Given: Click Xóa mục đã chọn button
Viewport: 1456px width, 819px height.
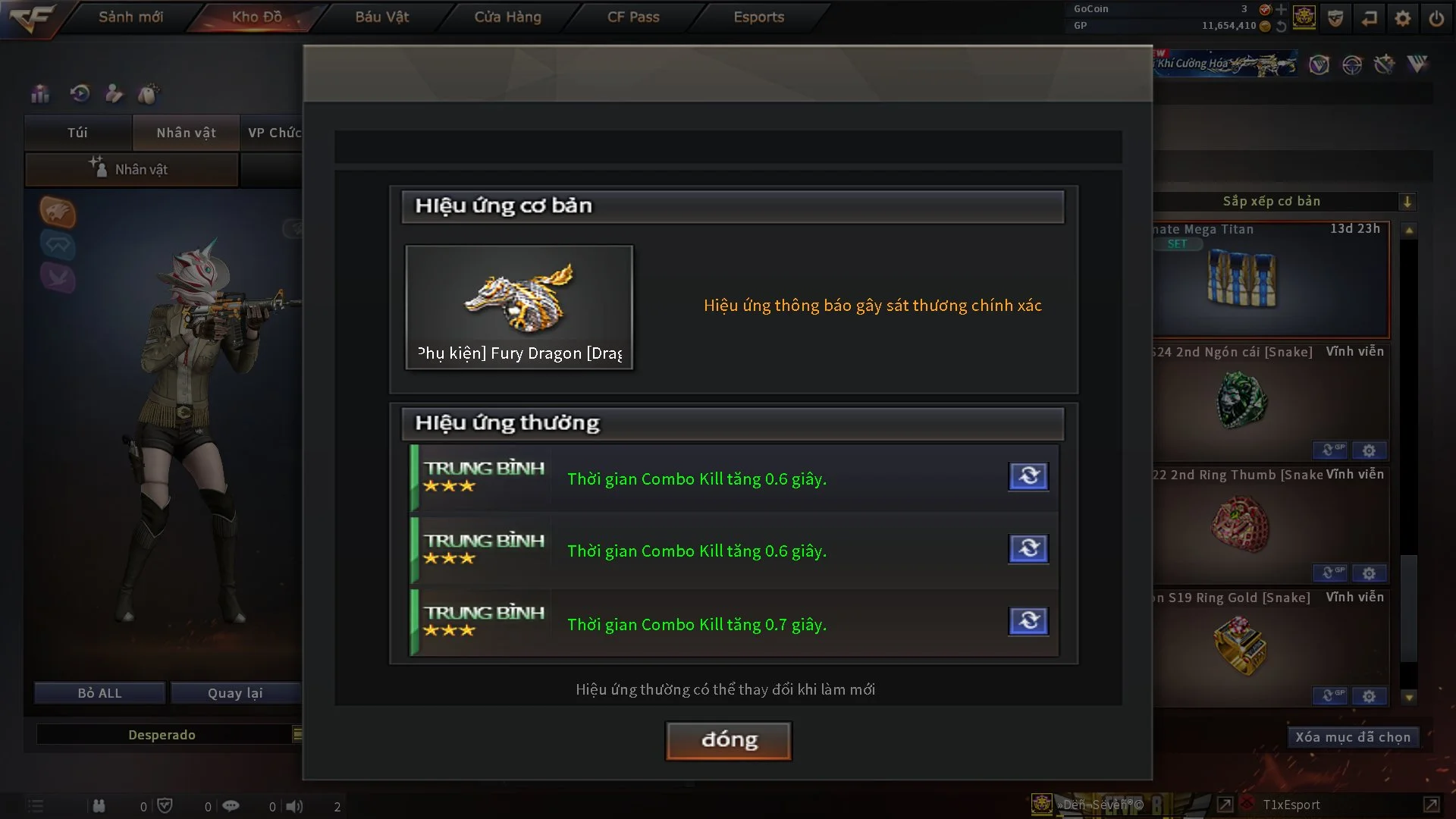Looking at the screenshot, I should click(1352, 737).
